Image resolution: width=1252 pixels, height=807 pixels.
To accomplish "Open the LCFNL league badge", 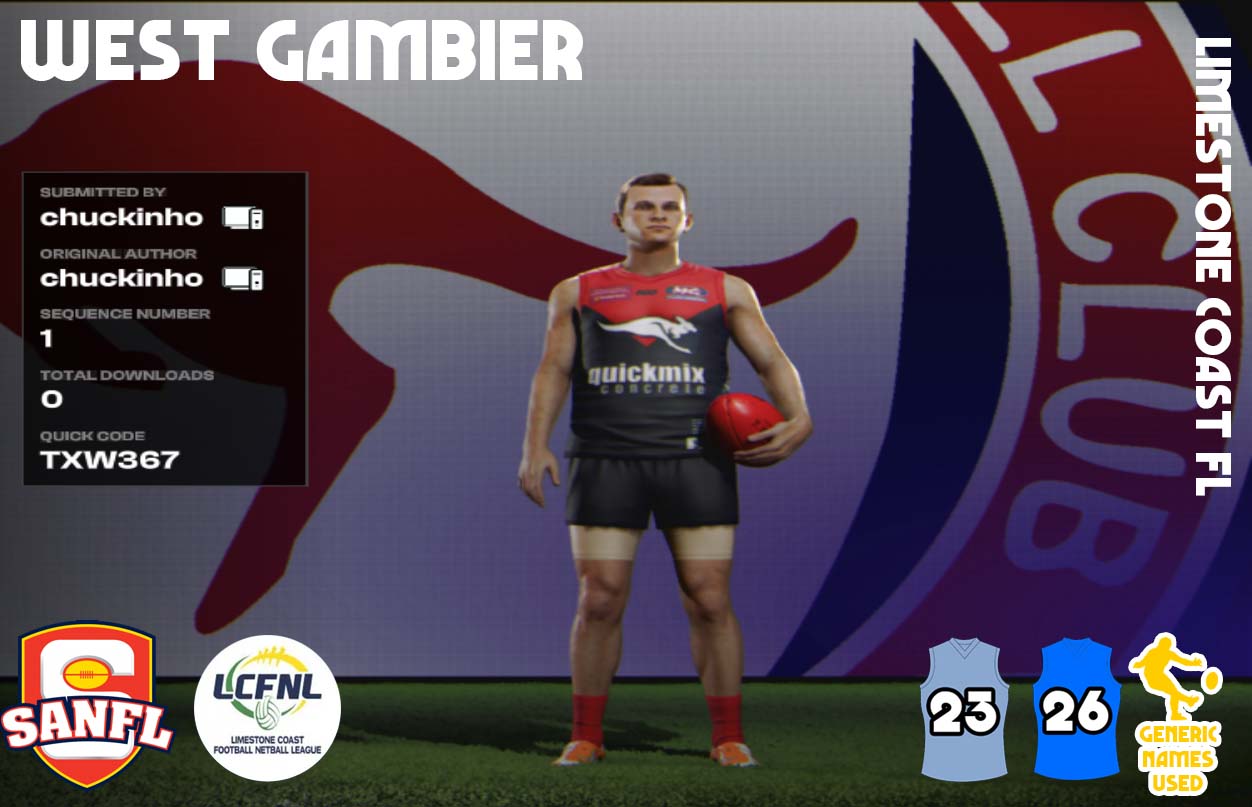I will coord(266,708).
